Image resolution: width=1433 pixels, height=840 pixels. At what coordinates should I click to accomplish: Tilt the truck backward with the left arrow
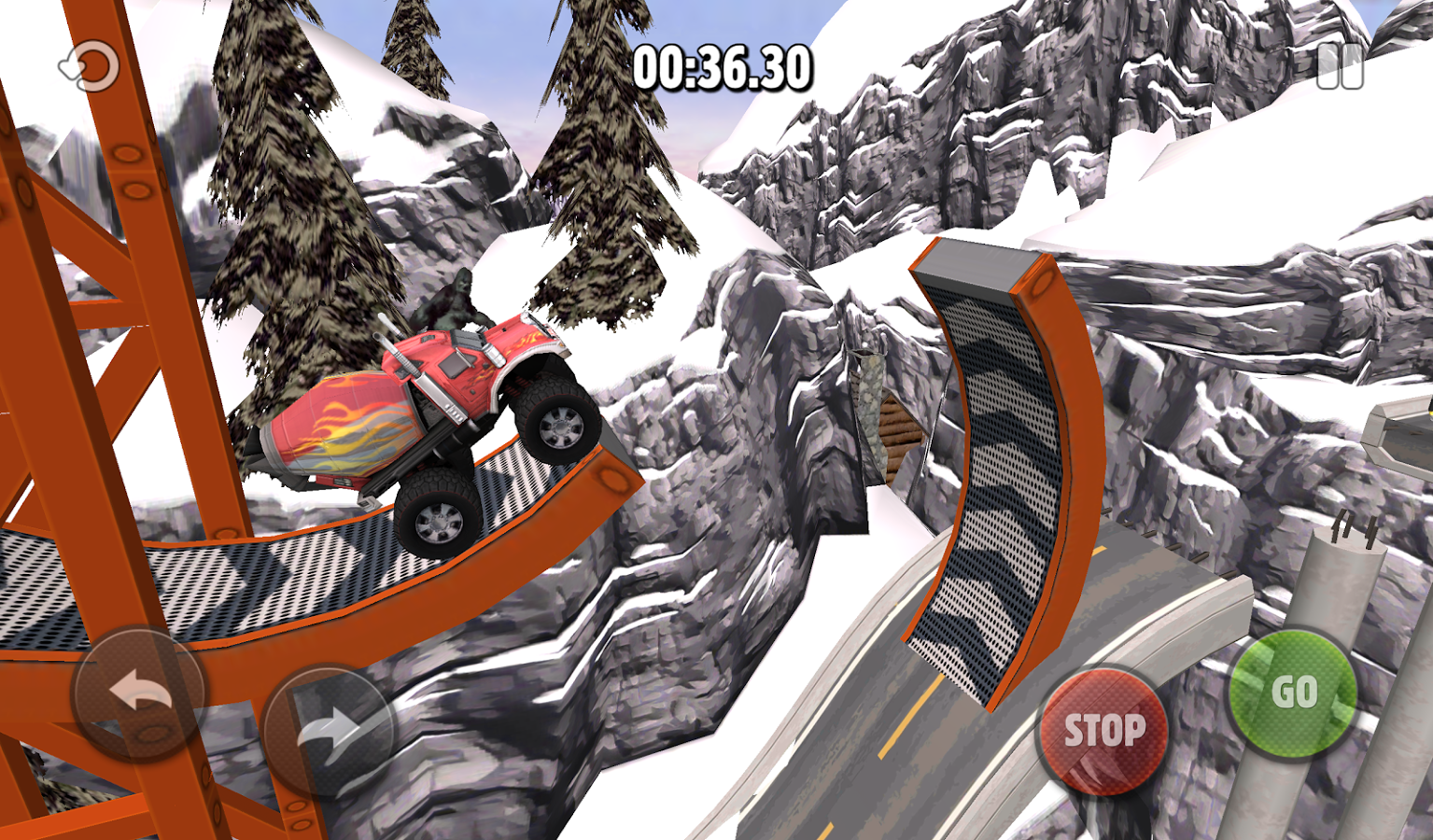tap(139, 693)
